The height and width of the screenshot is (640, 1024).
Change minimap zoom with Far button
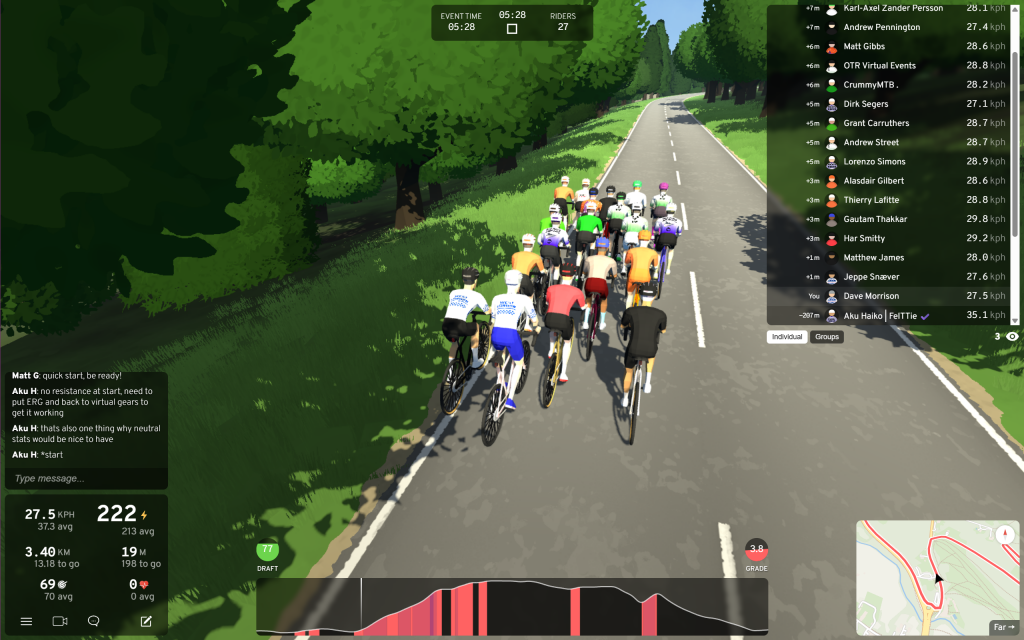click(x=1003, y=627)
